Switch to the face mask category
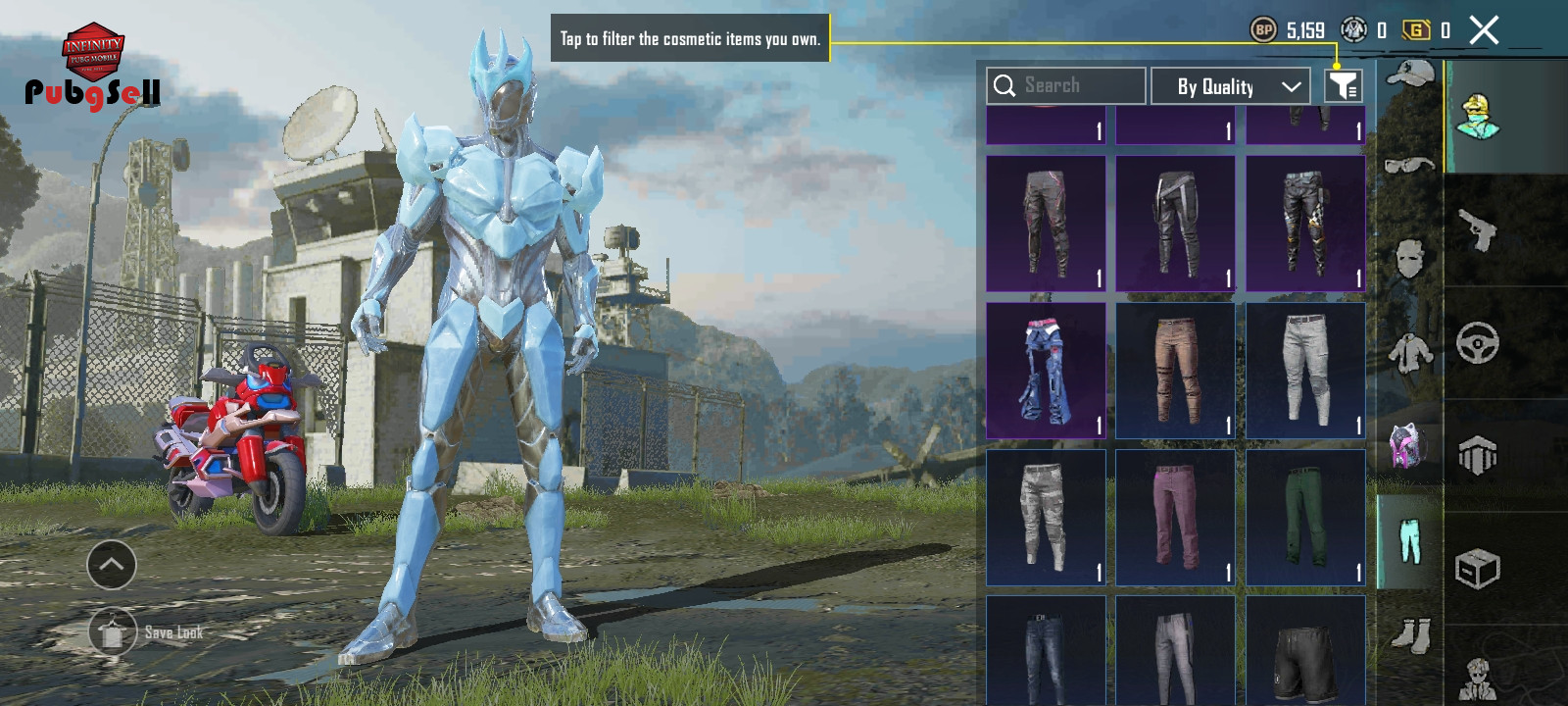Viewport: 1568px width, 706px height. click(1409, 258)
